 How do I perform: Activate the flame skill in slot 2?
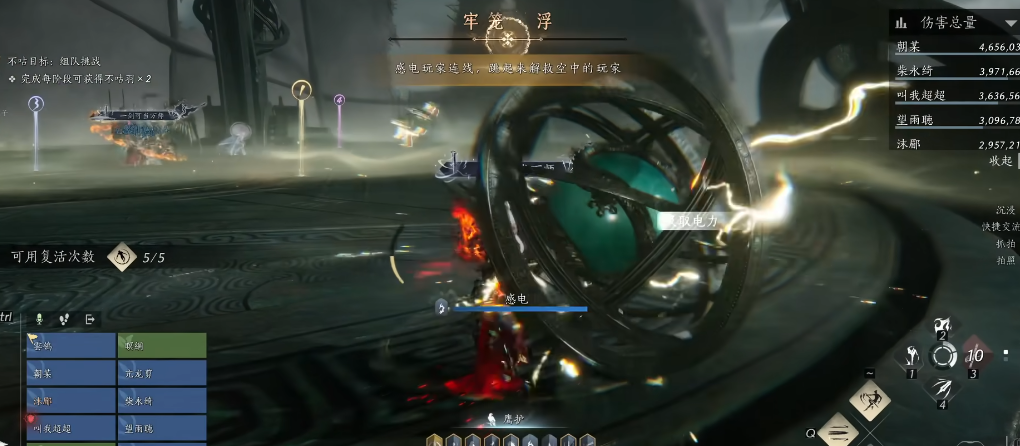click(x=941, y=327)
